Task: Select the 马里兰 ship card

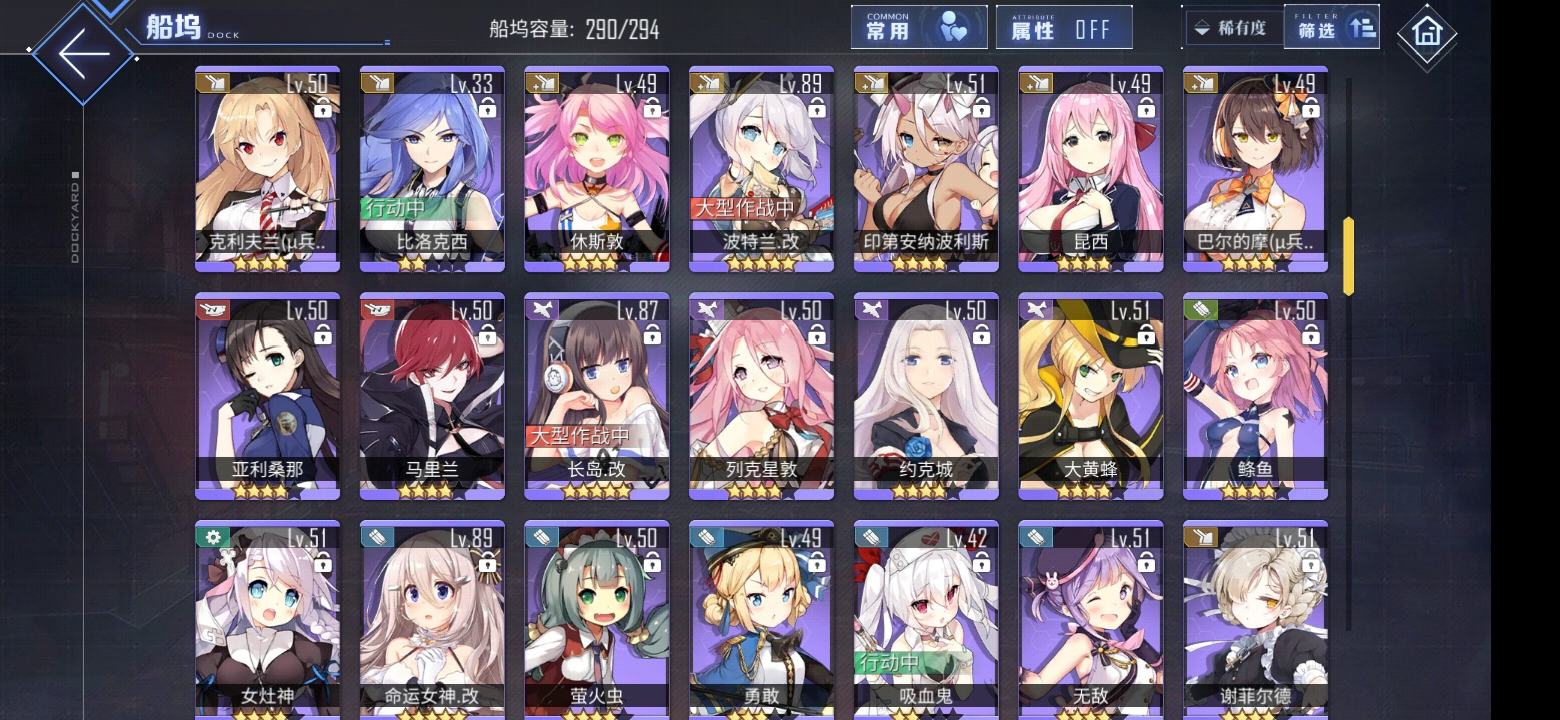Action: [x=432, y=395]
